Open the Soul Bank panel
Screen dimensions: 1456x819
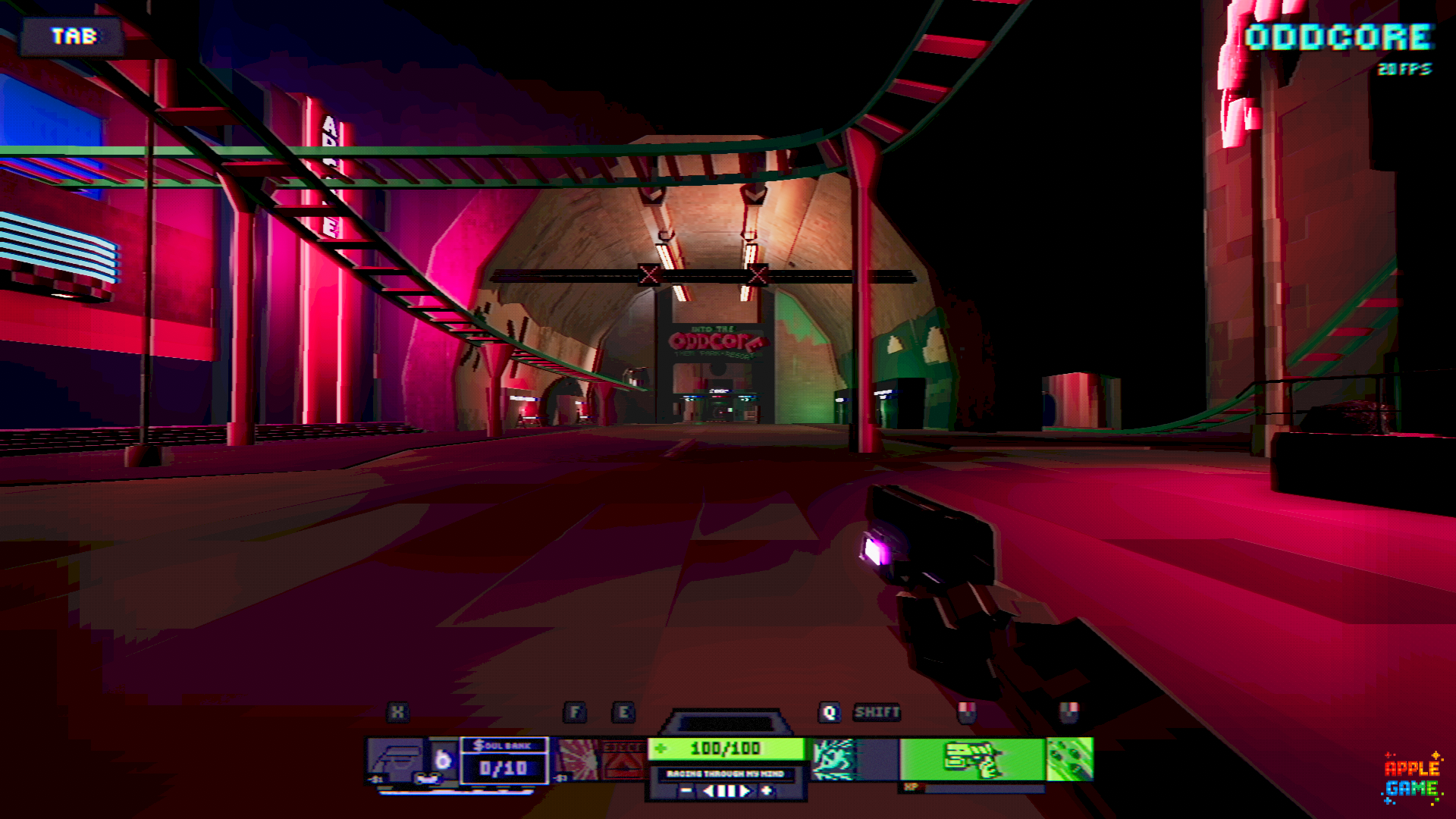click(504, 760)
